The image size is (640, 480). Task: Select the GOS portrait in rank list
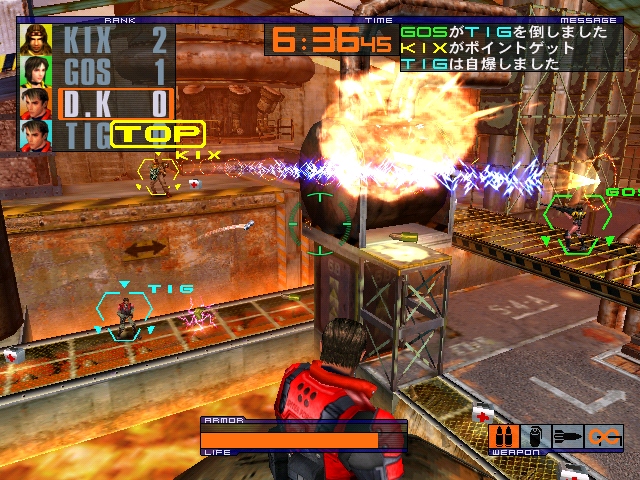click(x=36, y=72)
